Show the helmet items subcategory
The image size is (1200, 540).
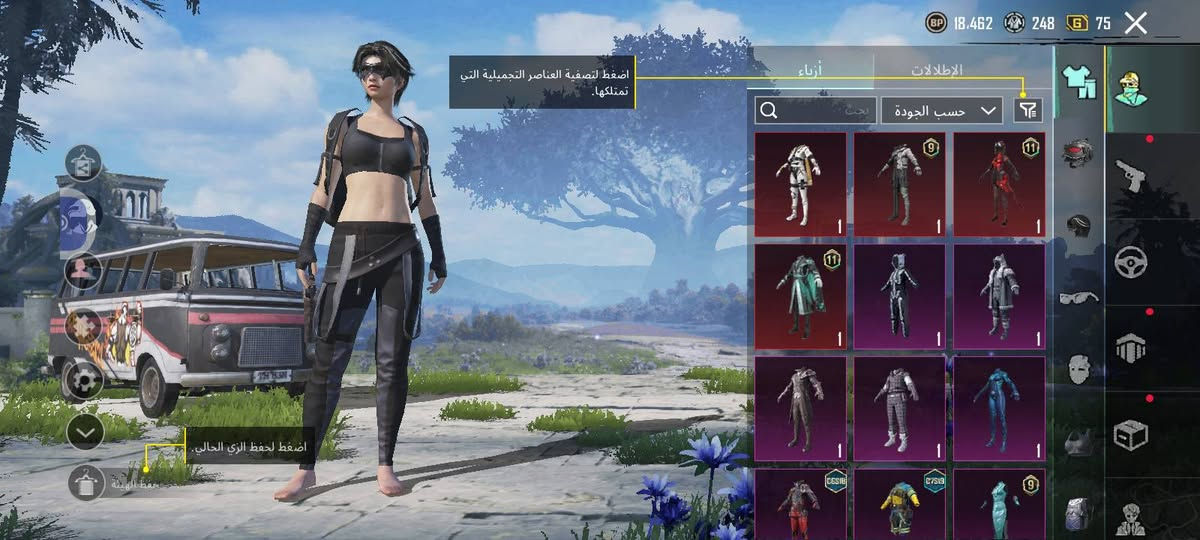point(1078,224)
